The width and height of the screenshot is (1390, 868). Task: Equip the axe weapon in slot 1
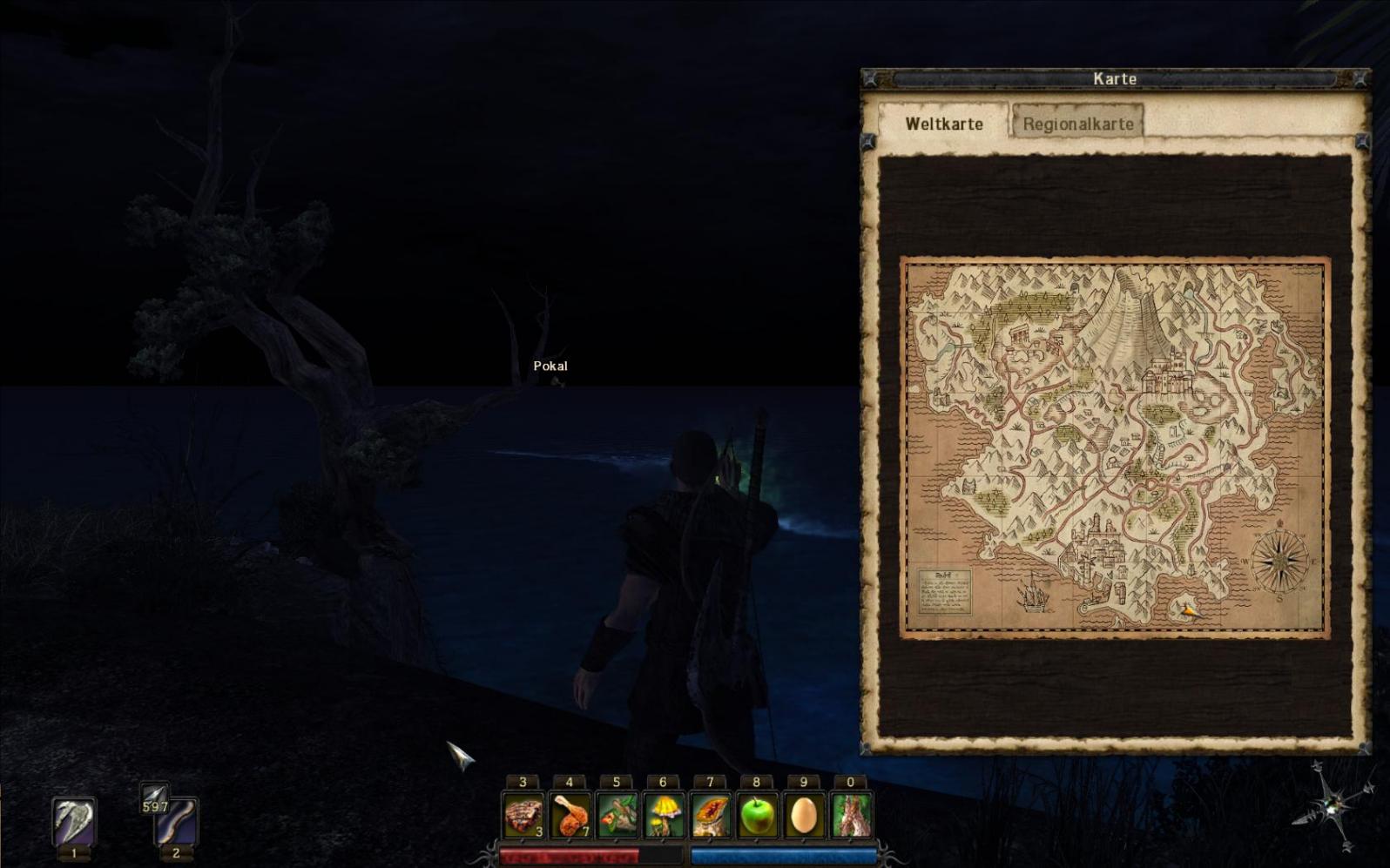[x=74, y=822]
